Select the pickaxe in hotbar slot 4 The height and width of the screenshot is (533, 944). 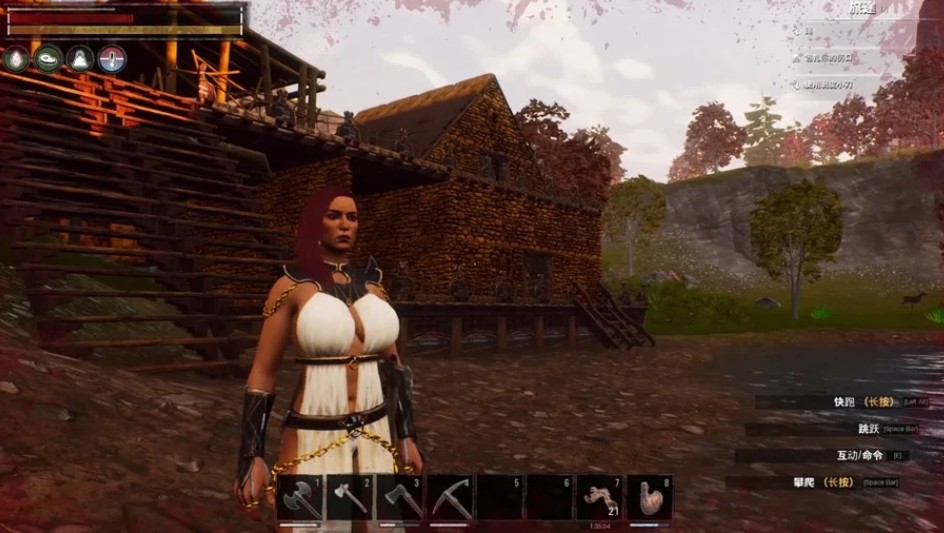pyautogui.click(x=450, y=497)
